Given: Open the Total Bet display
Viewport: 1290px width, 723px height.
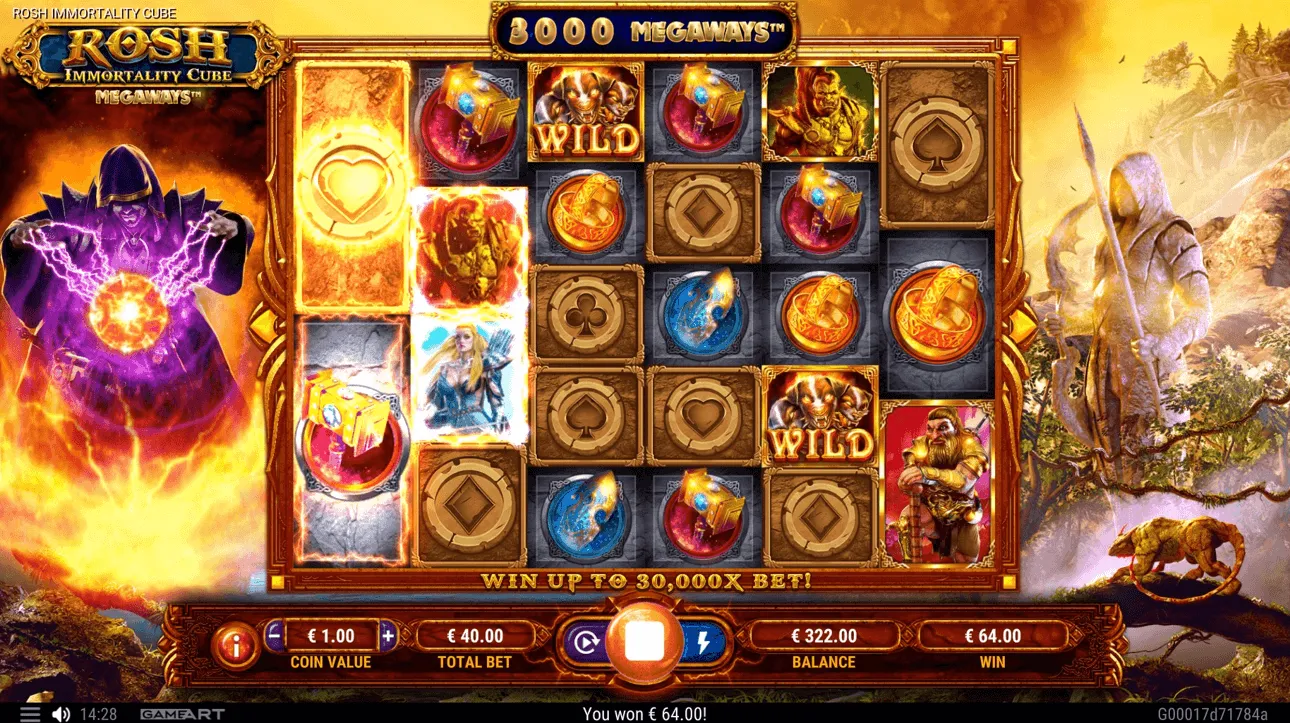Looking at the screenshot, I should click(x=473, y=633).
